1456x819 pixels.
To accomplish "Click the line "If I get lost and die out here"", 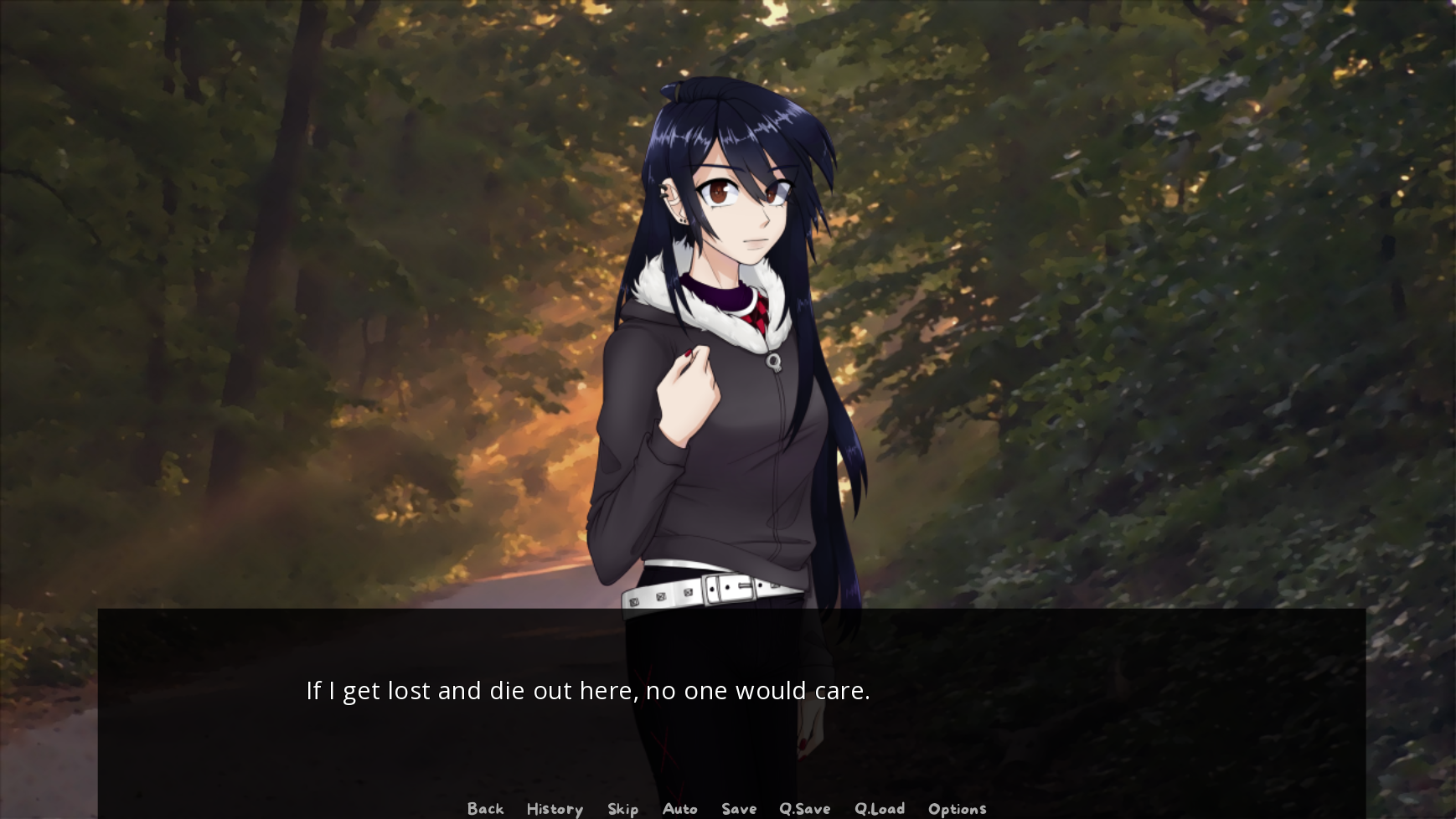I will (x=469, y=691).
